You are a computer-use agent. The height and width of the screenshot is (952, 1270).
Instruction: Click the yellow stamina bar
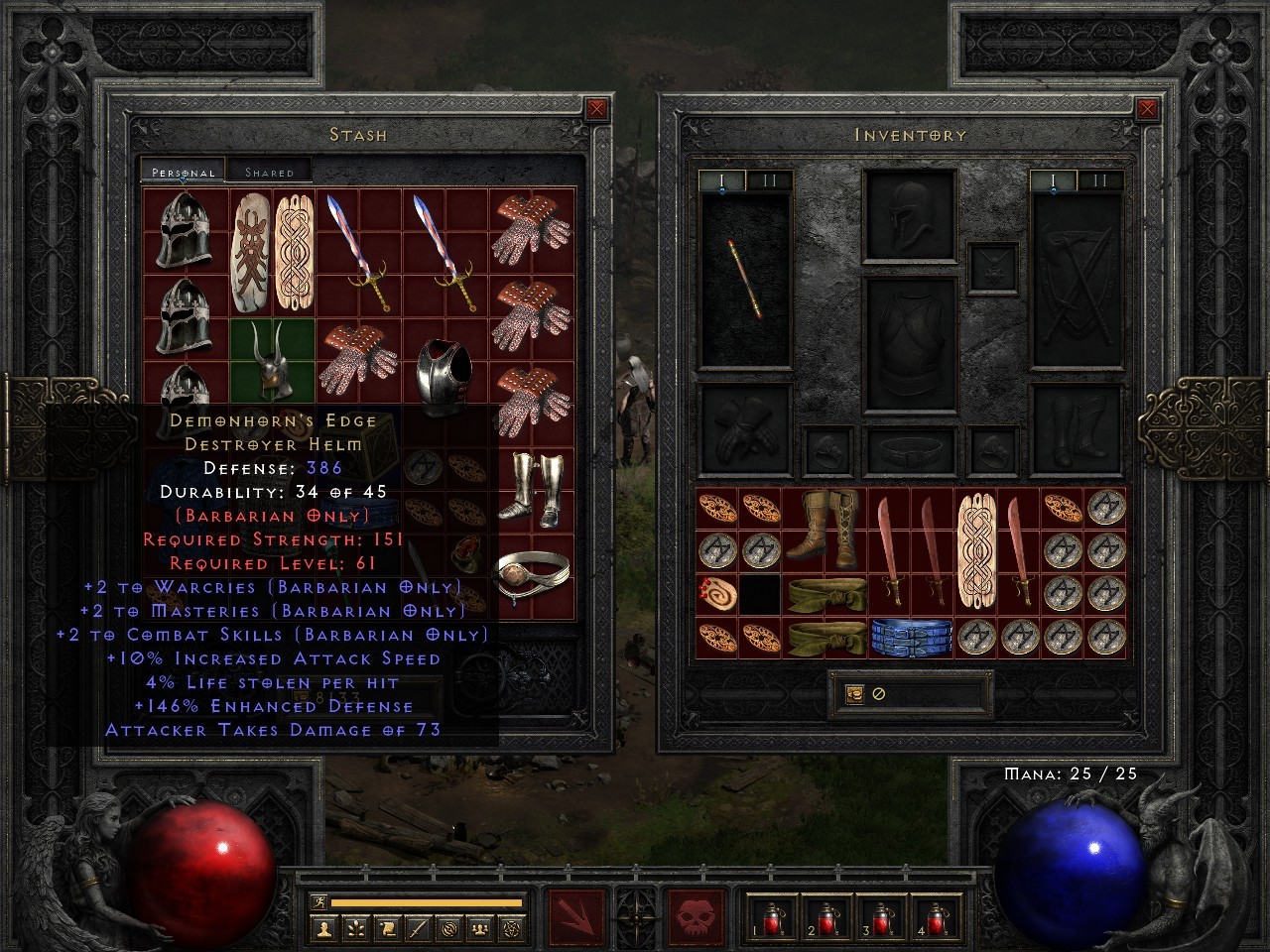pos(427,900)
